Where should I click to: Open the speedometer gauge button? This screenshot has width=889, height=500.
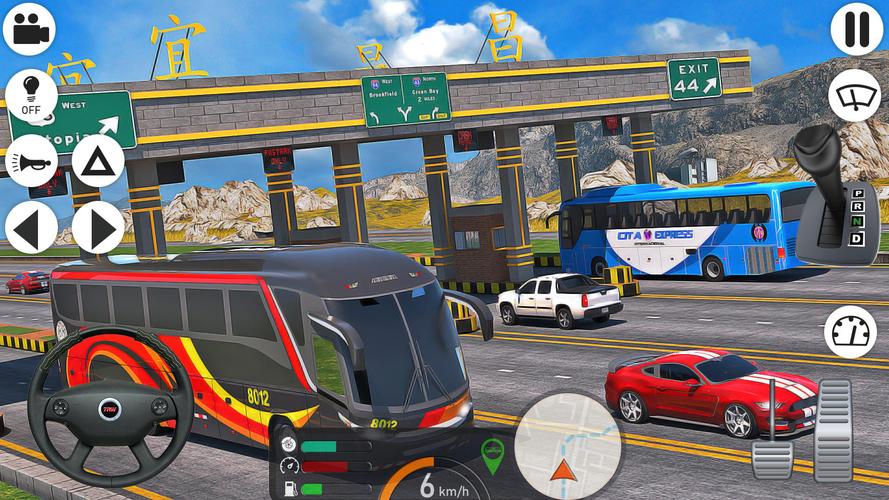pyautogui.click(x=850, y=332)
